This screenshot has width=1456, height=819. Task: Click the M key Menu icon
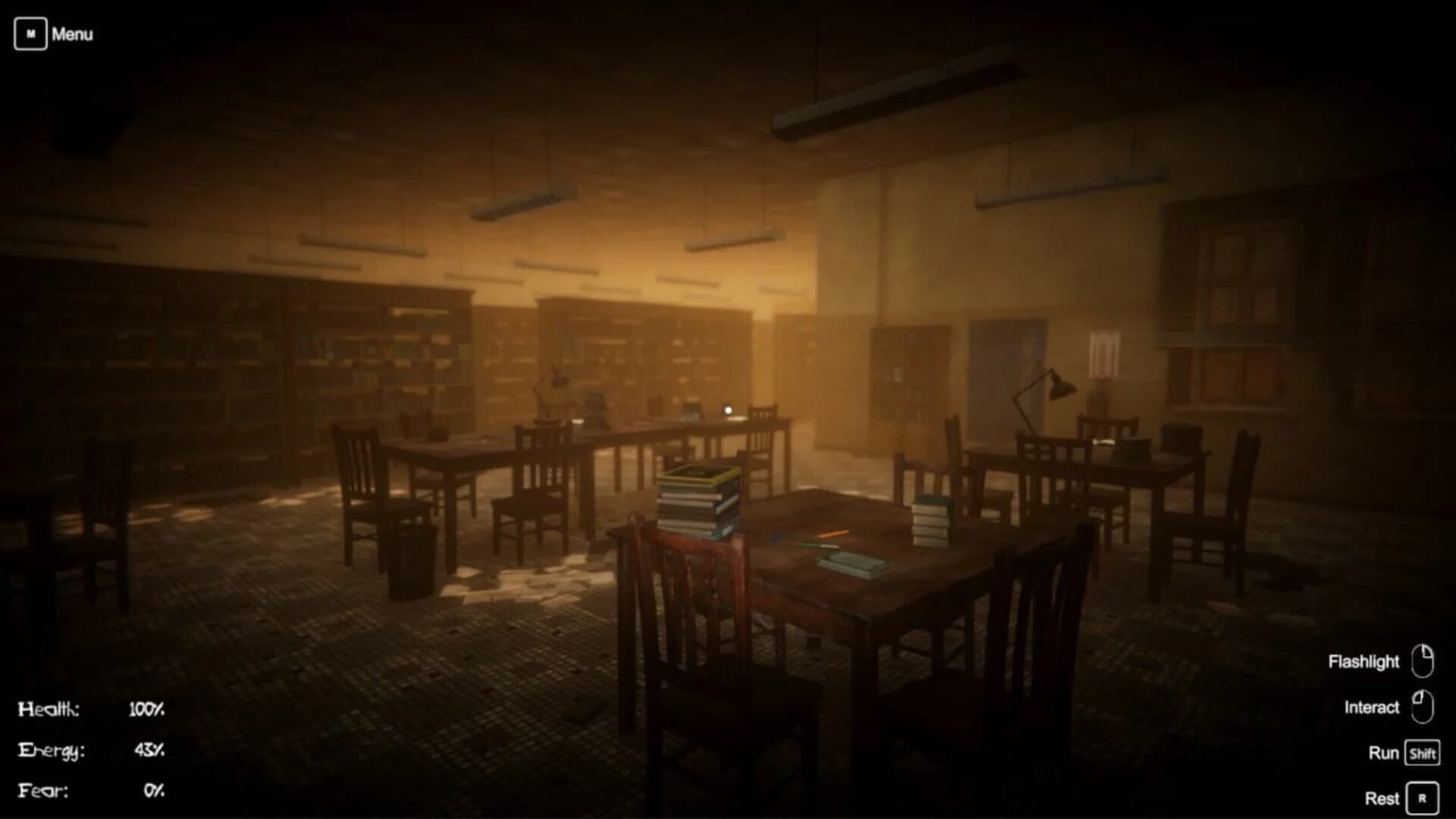30,33
